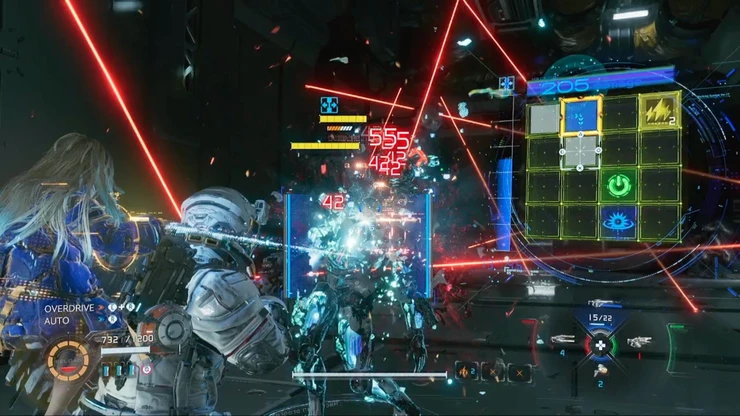Choose the blue eye-burst tile

617,220
